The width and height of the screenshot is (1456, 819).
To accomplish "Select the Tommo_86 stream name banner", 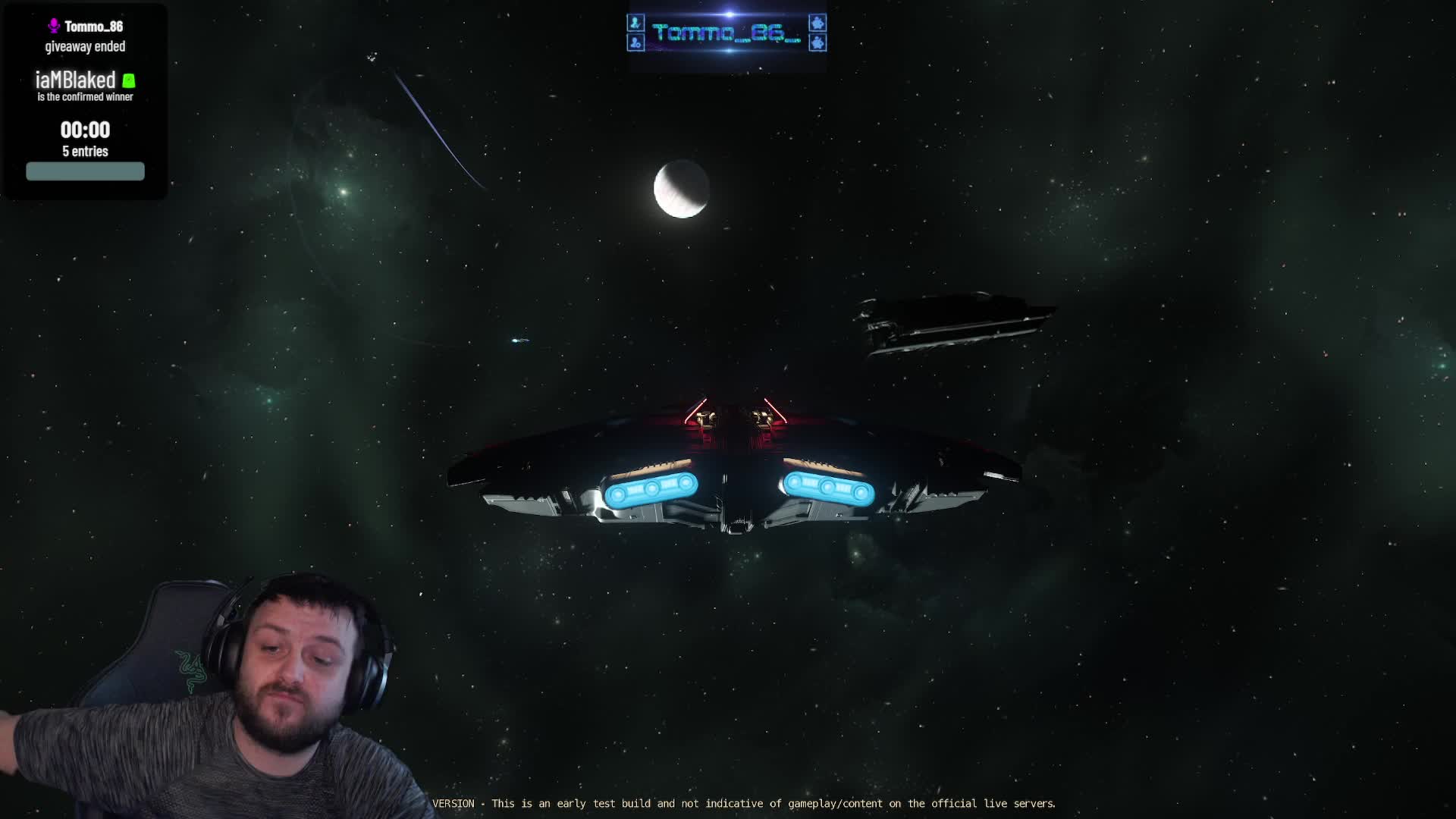I will [726, 33].
